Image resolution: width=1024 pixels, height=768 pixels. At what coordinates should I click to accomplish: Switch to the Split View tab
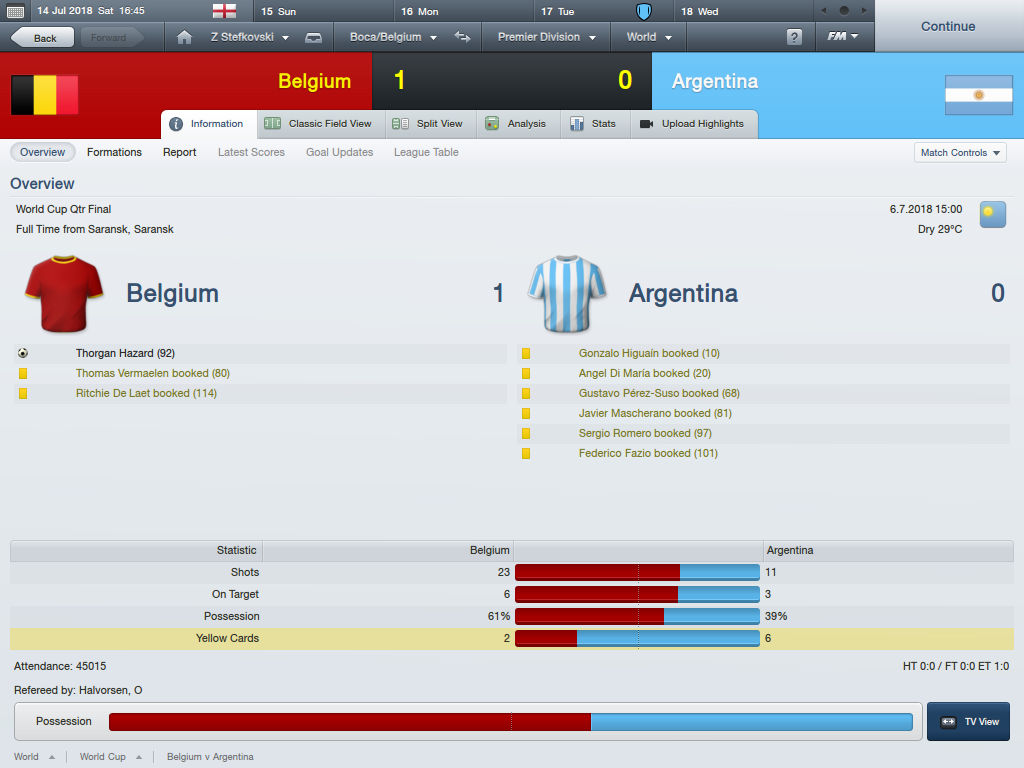coord(430,124)
